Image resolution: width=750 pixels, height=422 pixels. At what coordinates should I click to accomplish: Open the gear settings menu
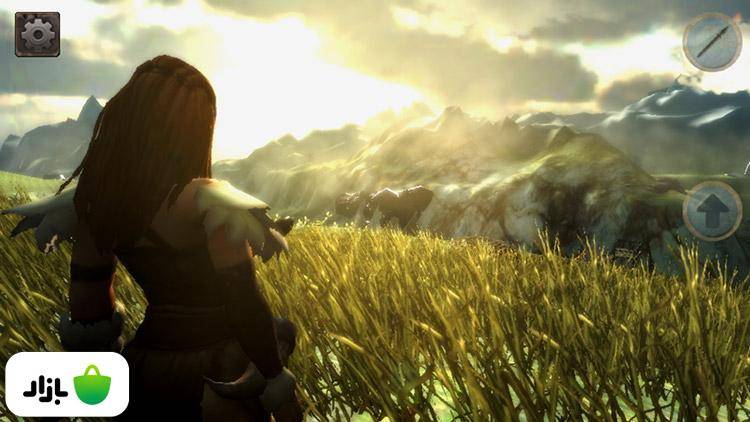37,34
